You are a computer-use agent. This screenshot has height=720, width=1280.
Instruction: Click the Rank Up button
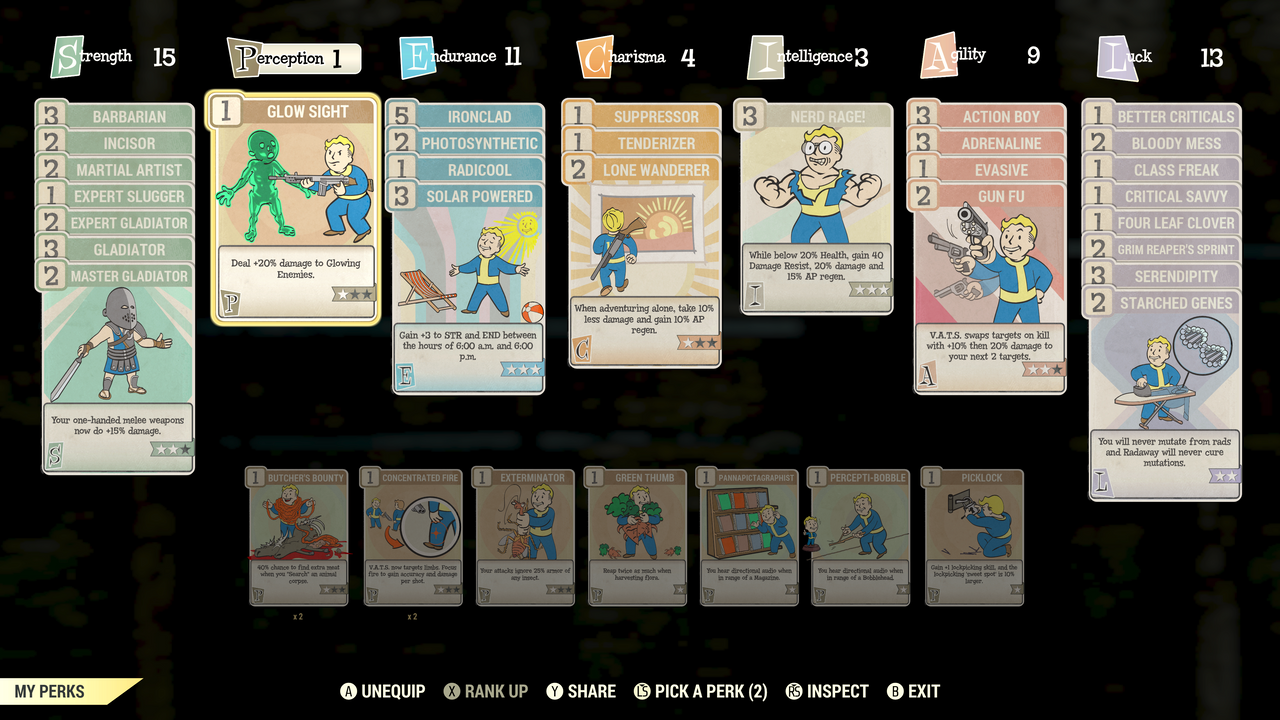coord(486,691)
